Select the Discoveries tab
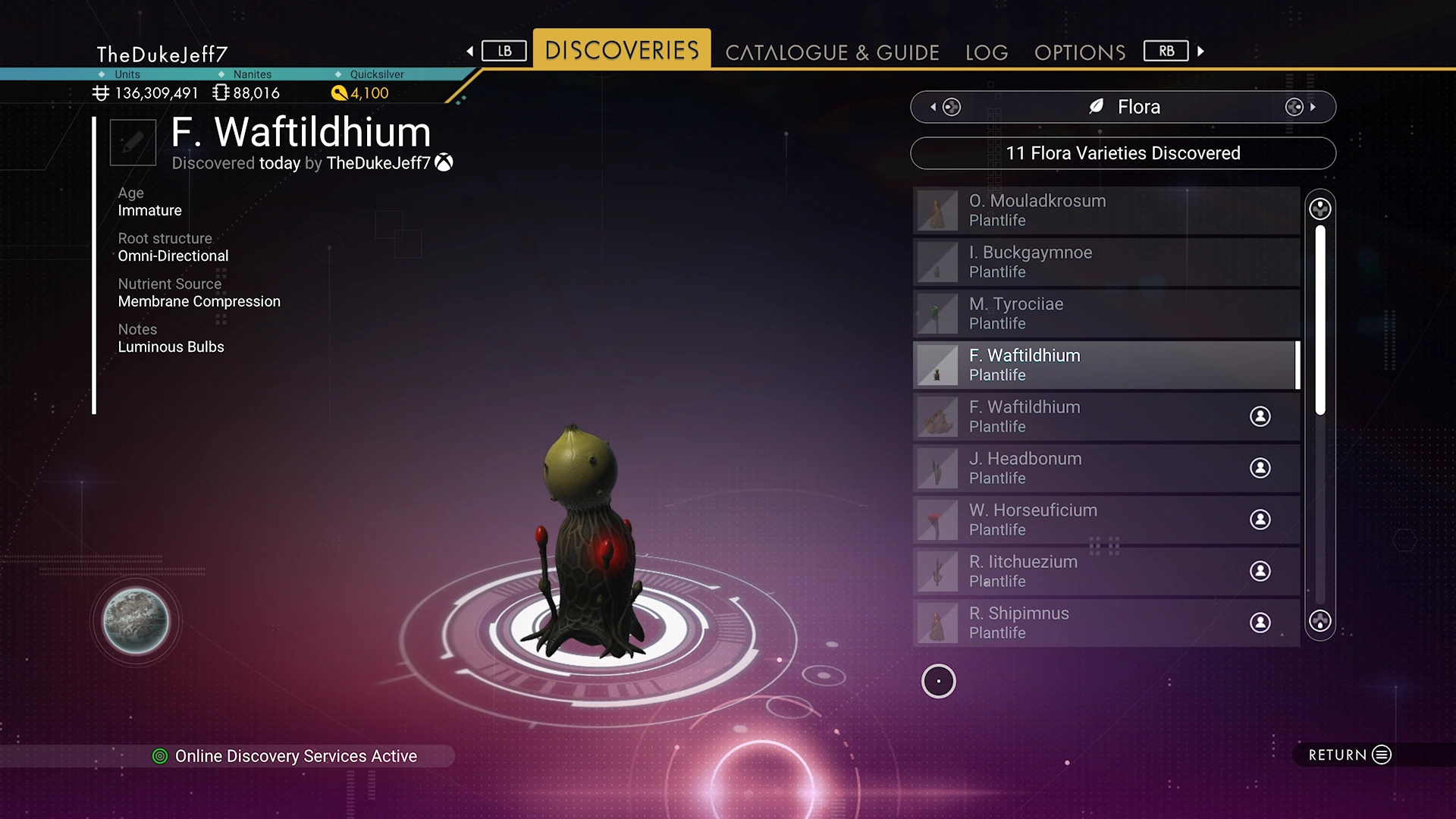Viewport: 1456px width, 819px height. tap(622, 50)
